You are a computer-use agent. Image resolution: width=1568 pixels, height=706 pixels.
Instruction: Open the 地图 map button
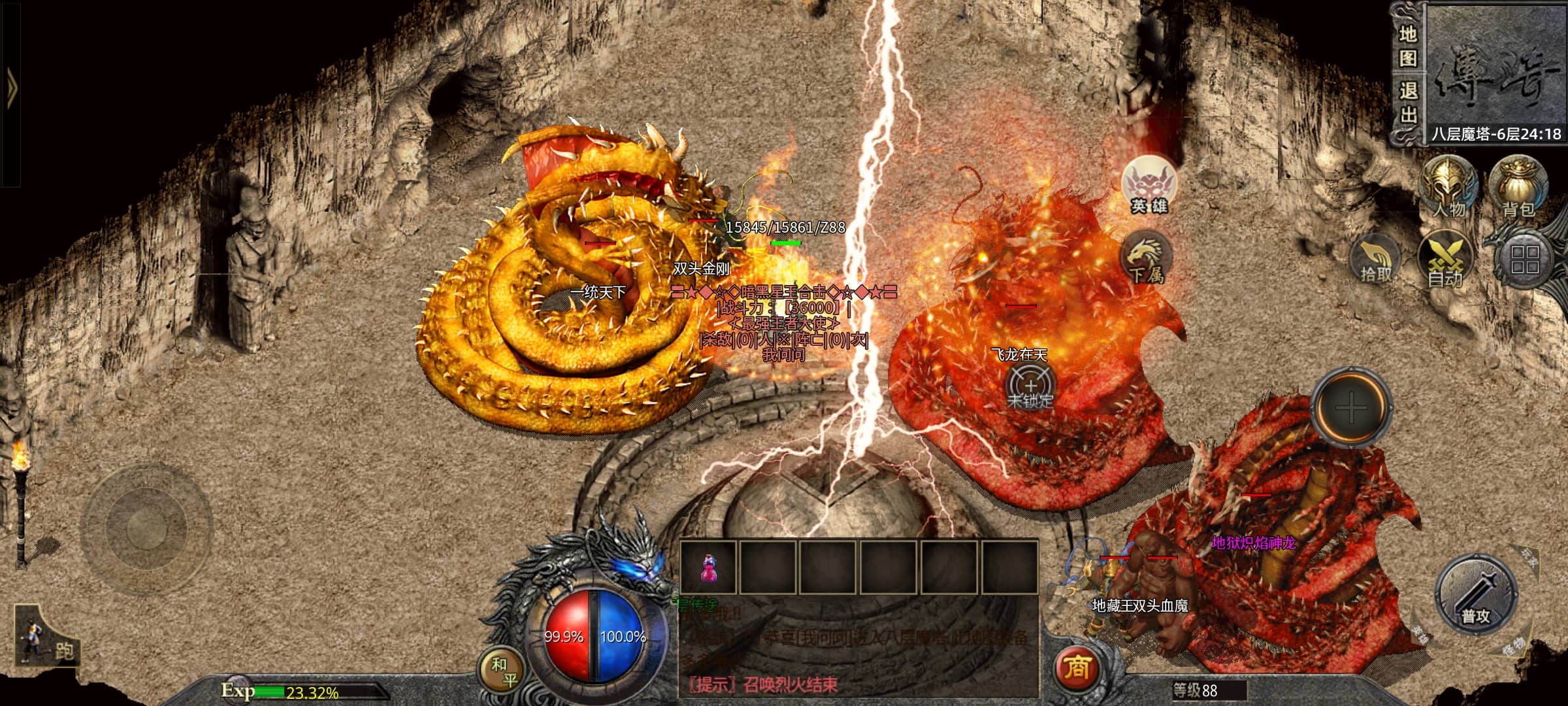[1407, 46]
